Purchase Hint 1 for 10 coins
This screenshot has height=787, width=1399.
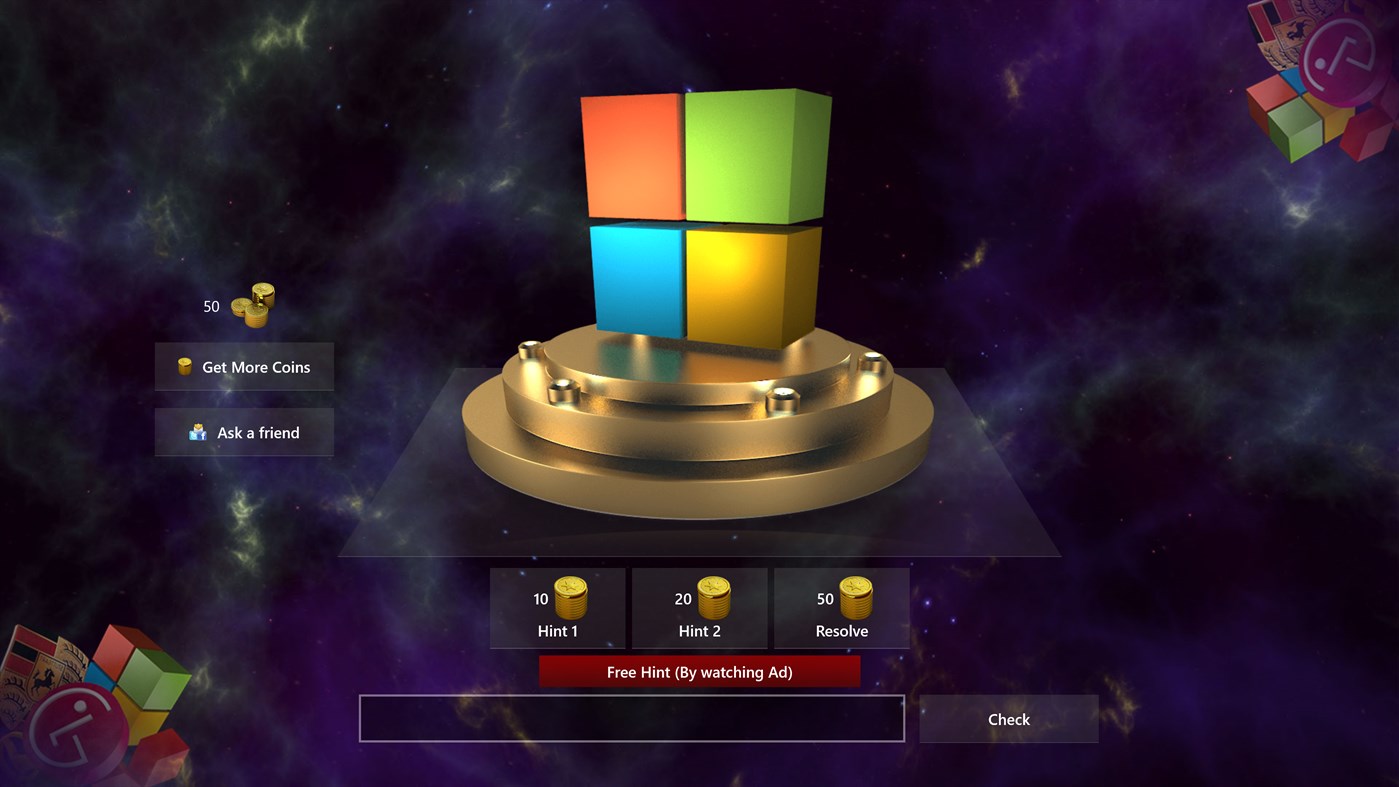pos(557,608)
